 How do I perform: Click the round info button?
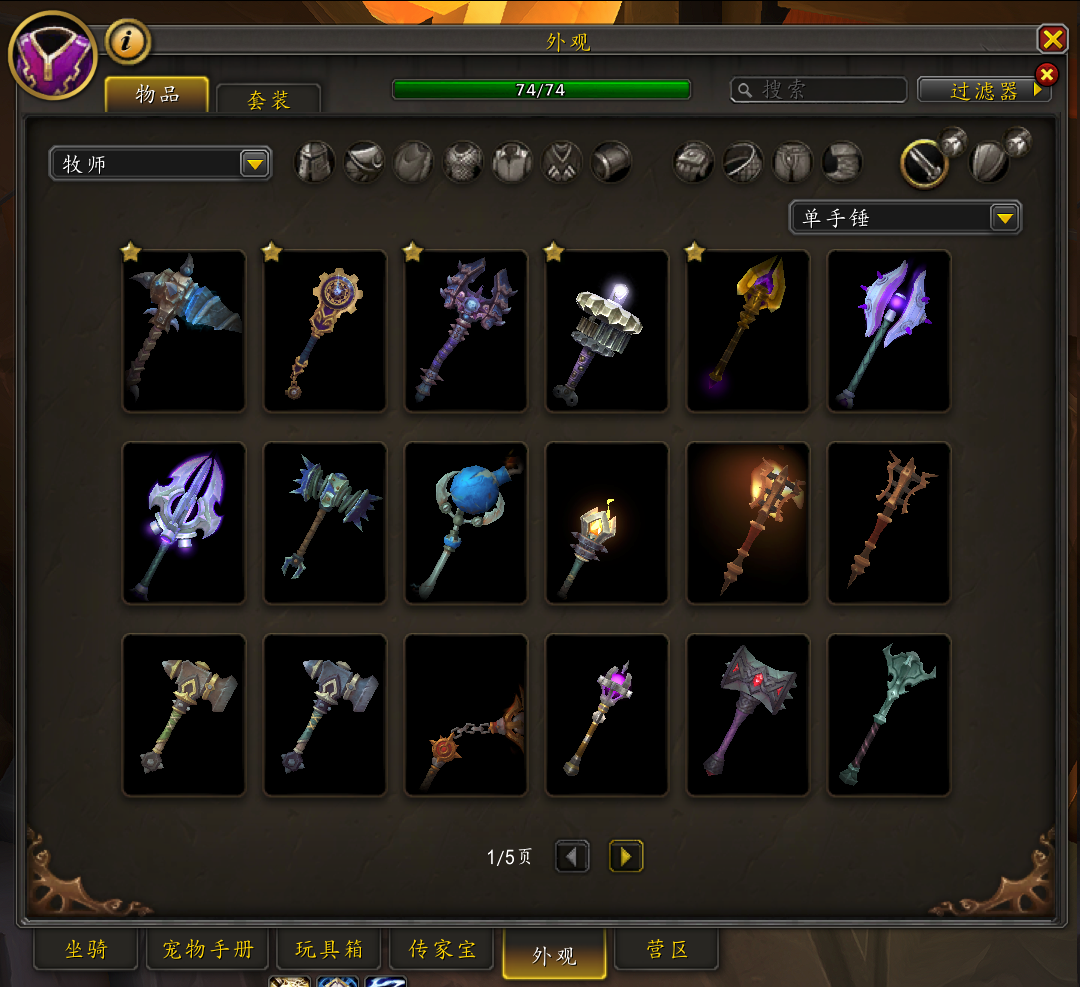[x=127, y=41]
